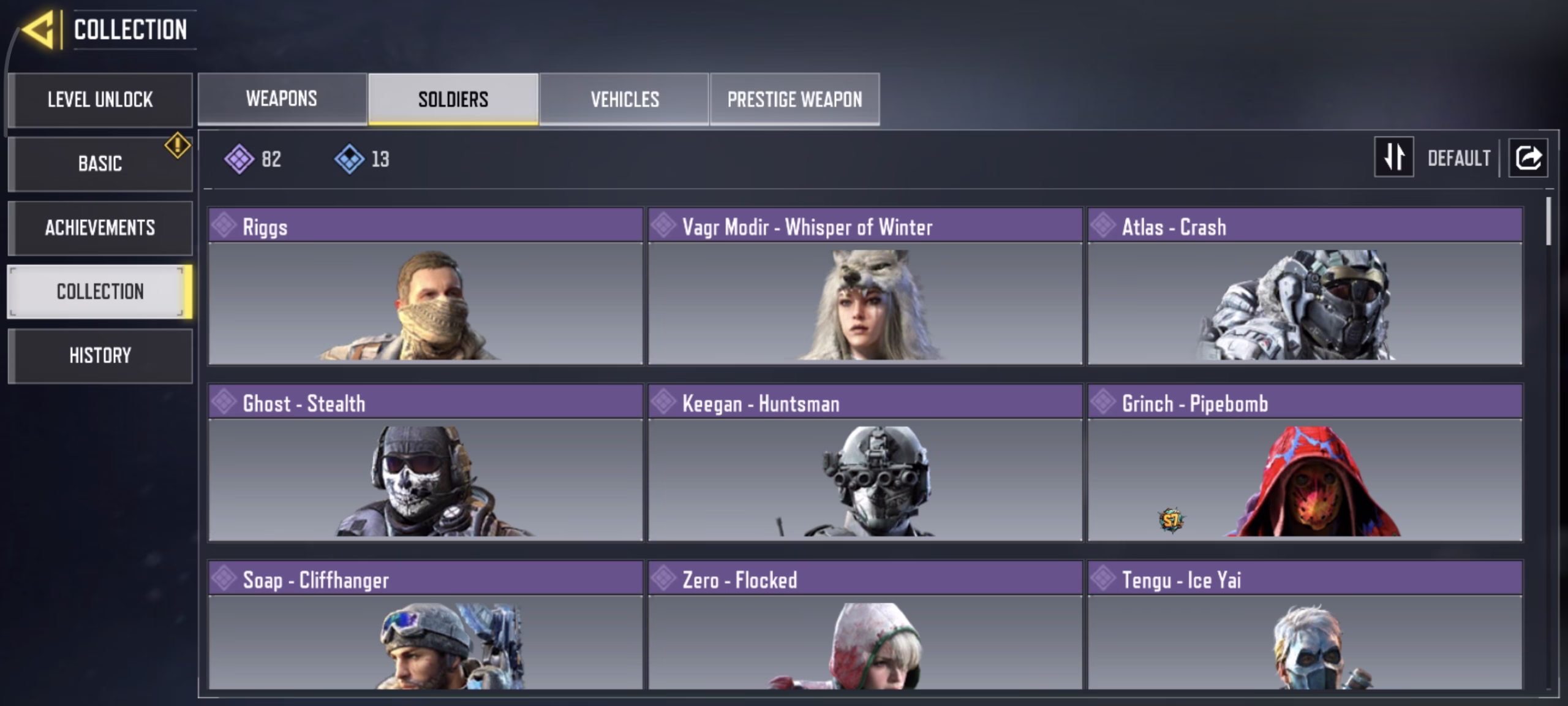The height and width of the screenshot is (706, 1568).
Task: Show the History section
Action: (x=100, y=355)
